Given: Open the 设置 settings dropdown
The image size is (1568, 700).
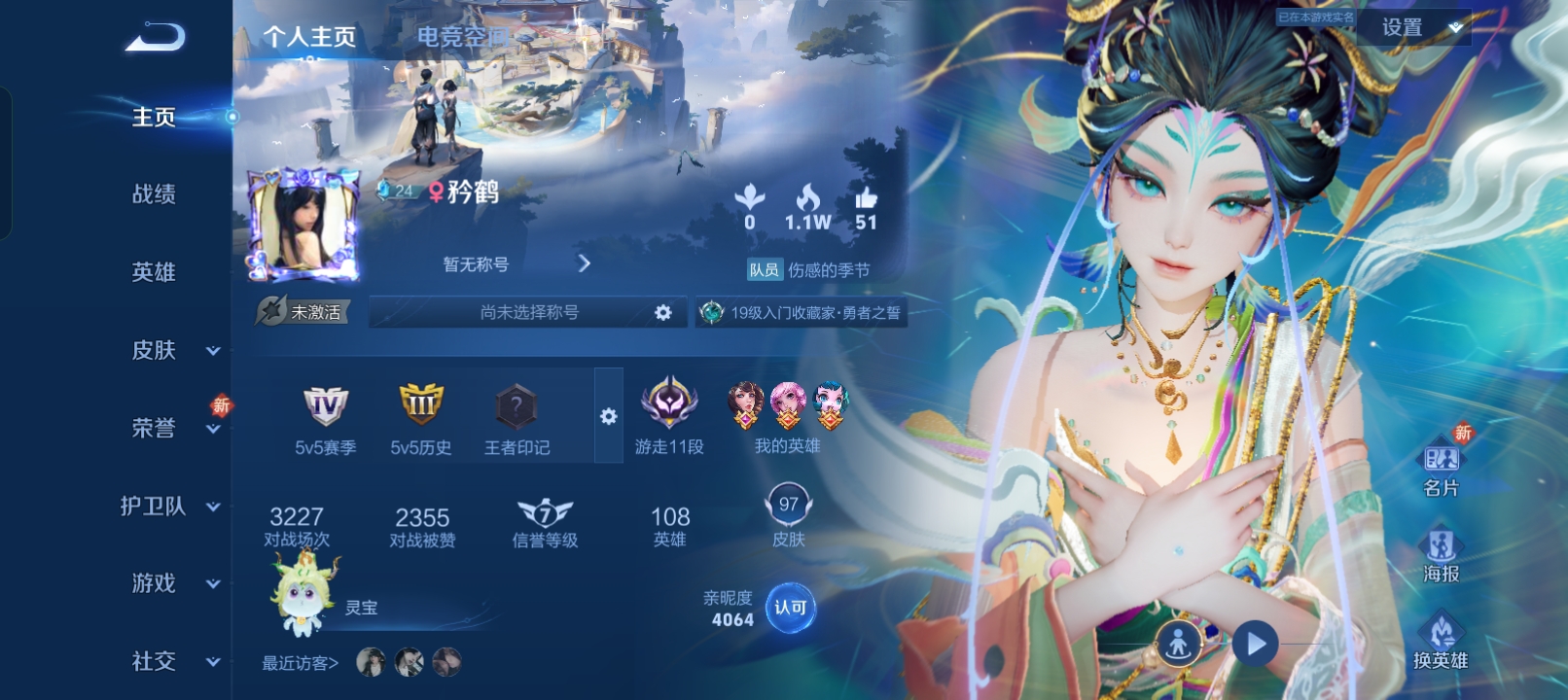Looking at the screenshot, I should coord(1415,28).
